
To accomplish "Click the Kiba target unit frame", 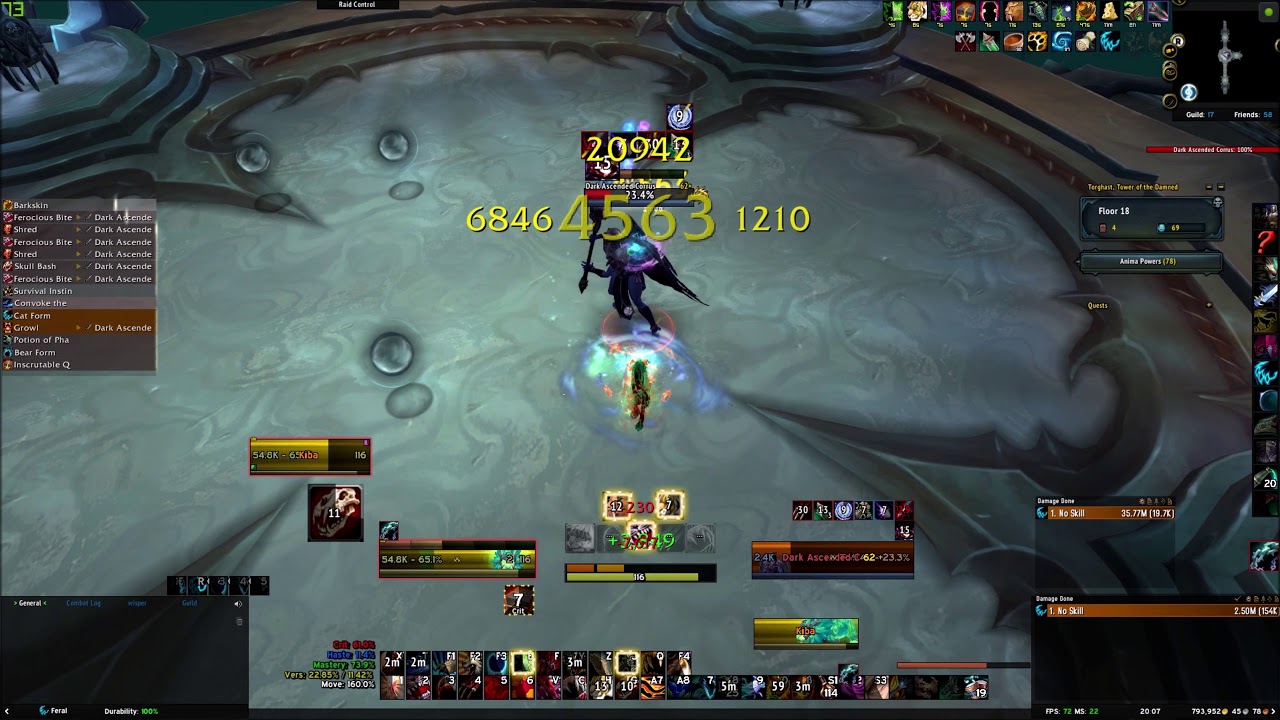I will (310, 455).
